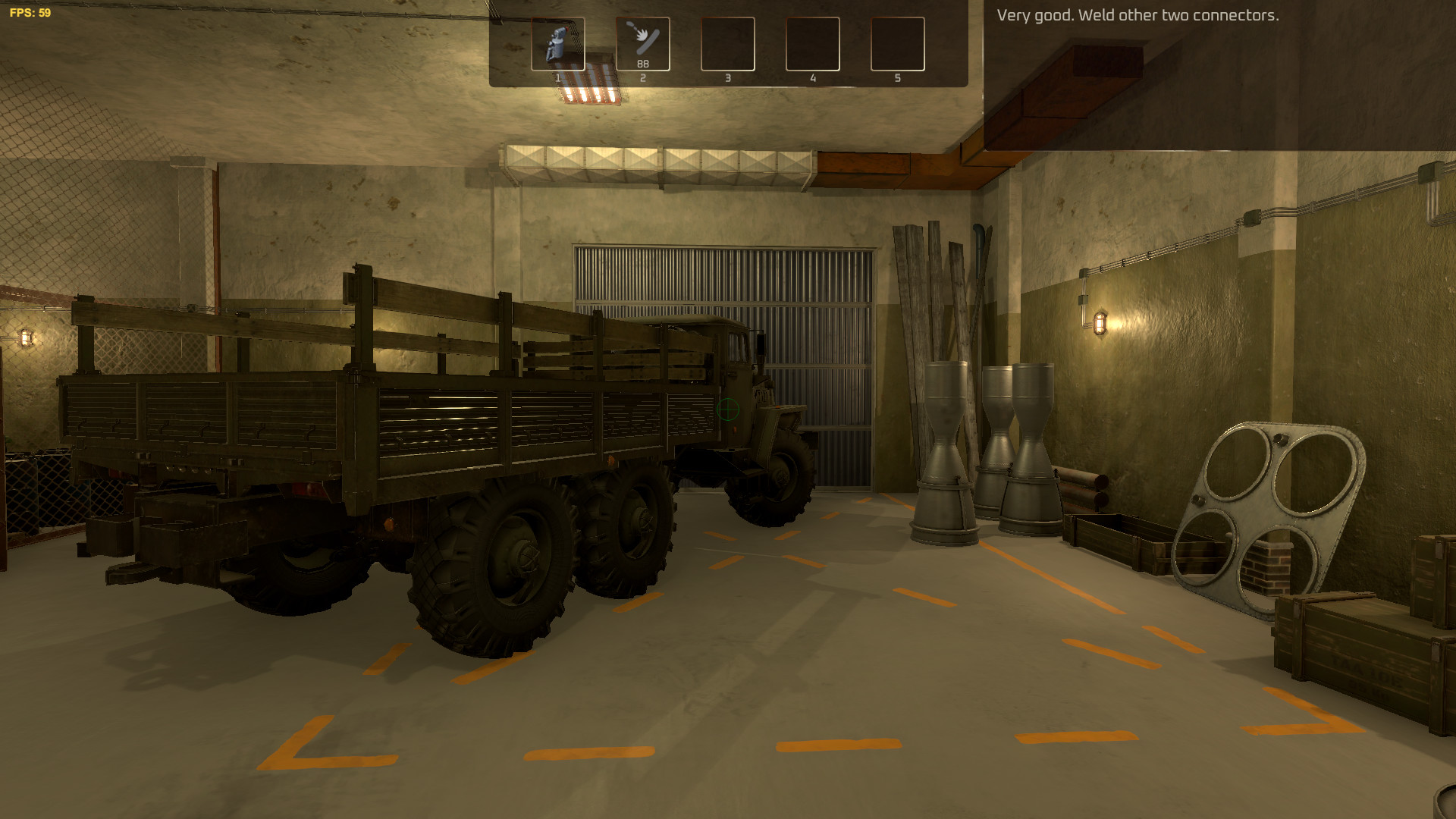
Task: Equip the welding electrodes in slot 2
Action: pyautogui.click(x=643, y=44)
